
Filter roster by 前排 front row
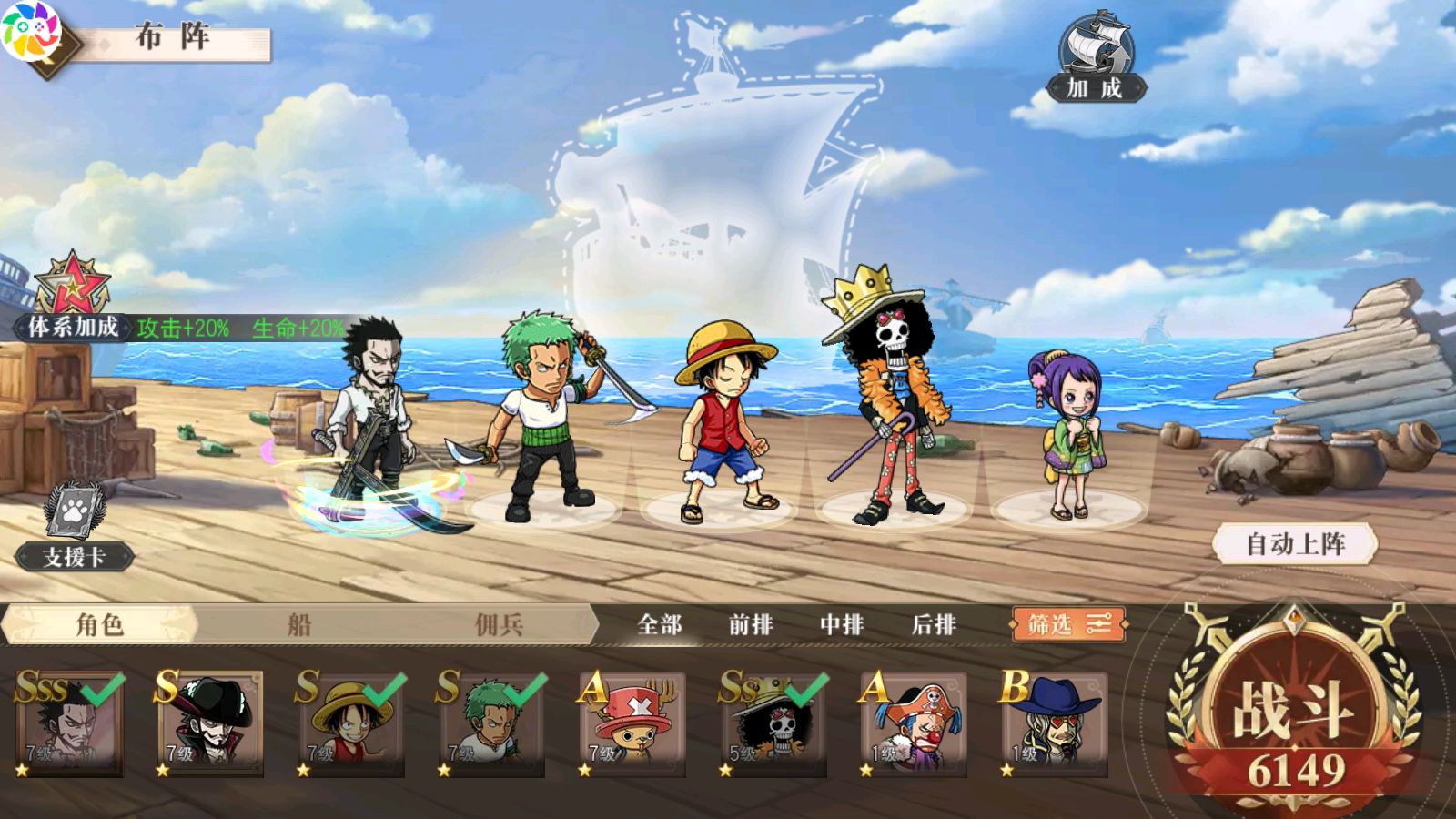751,624
